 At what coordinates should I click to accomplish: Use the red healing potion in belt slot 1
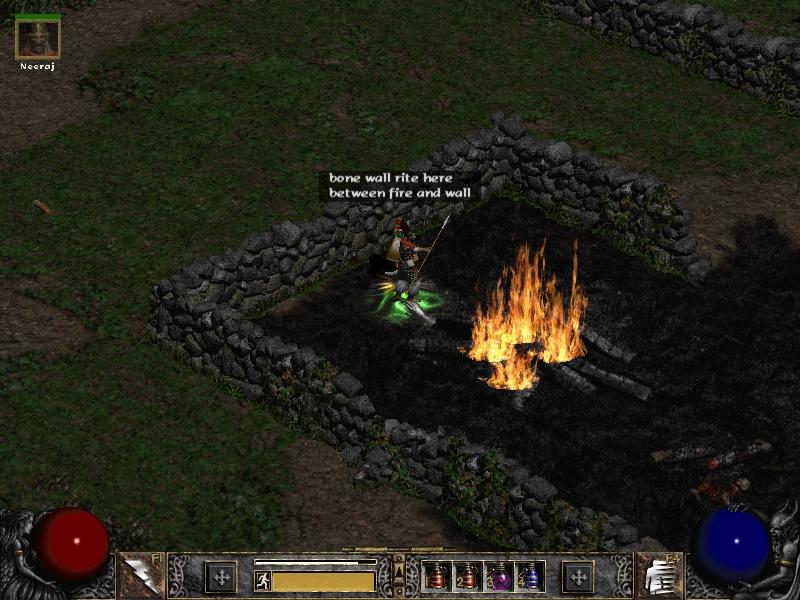[x=437, y=576]
